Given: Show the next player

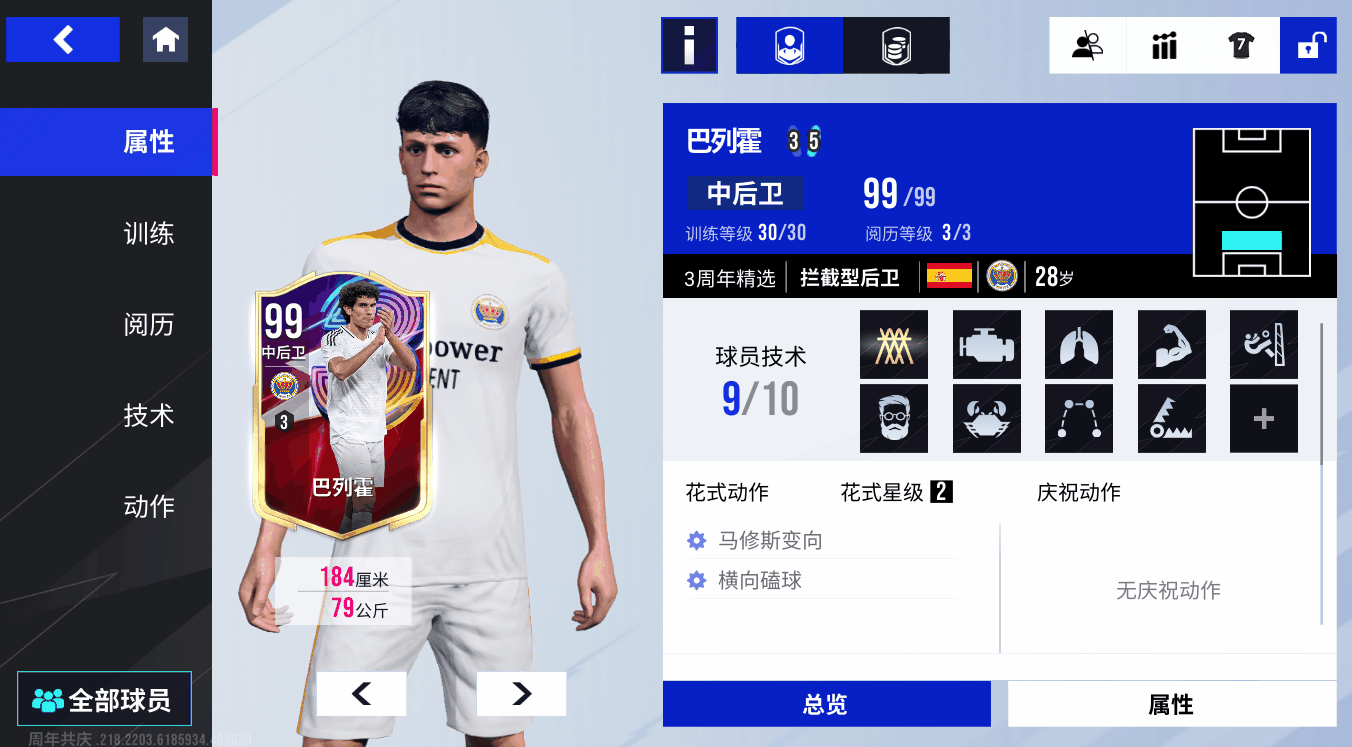Looking at the screenshot, I should tap(521, 693).
